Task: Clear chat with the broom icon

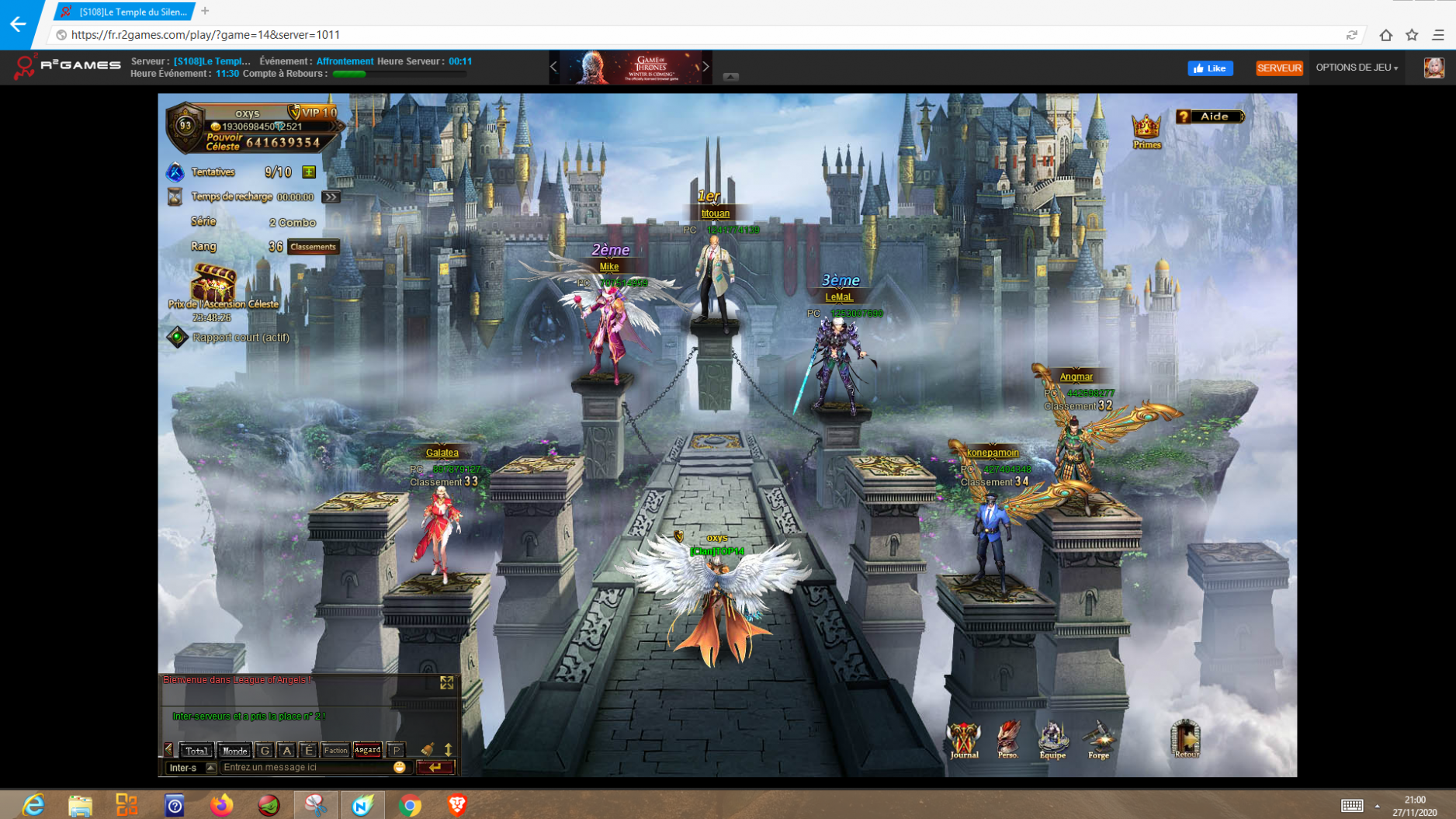Action: [x=428, y=749]
